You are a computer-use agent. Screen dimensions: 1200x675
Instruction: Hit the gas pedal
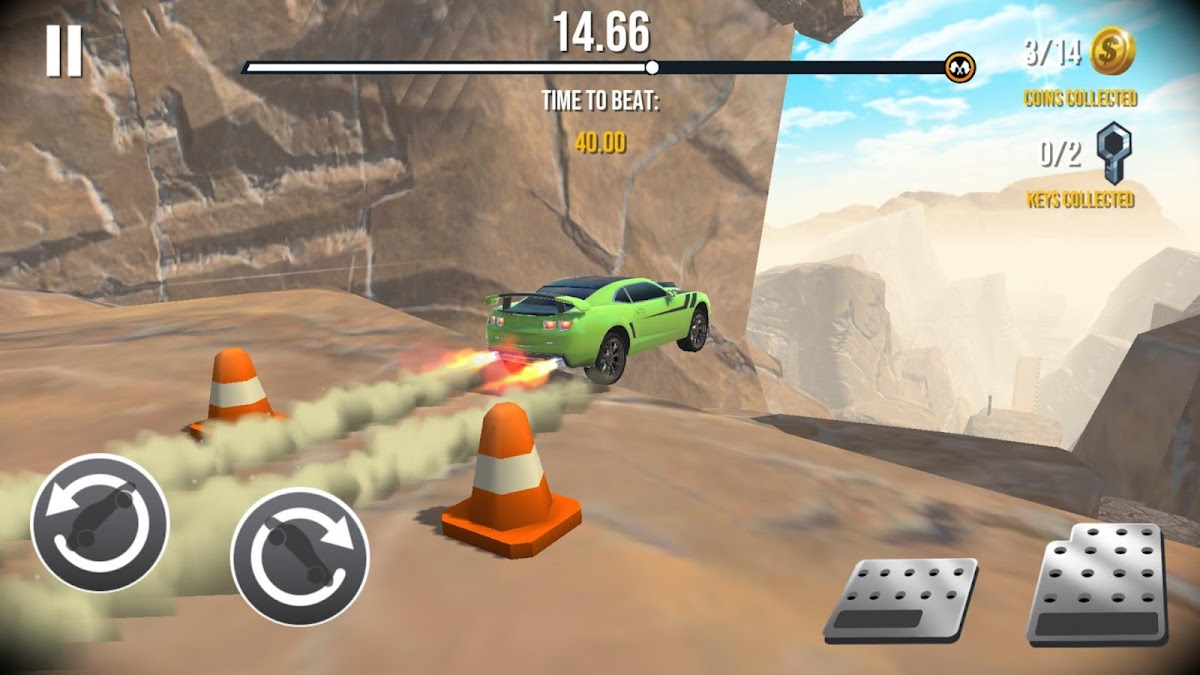click(1098, 584)
